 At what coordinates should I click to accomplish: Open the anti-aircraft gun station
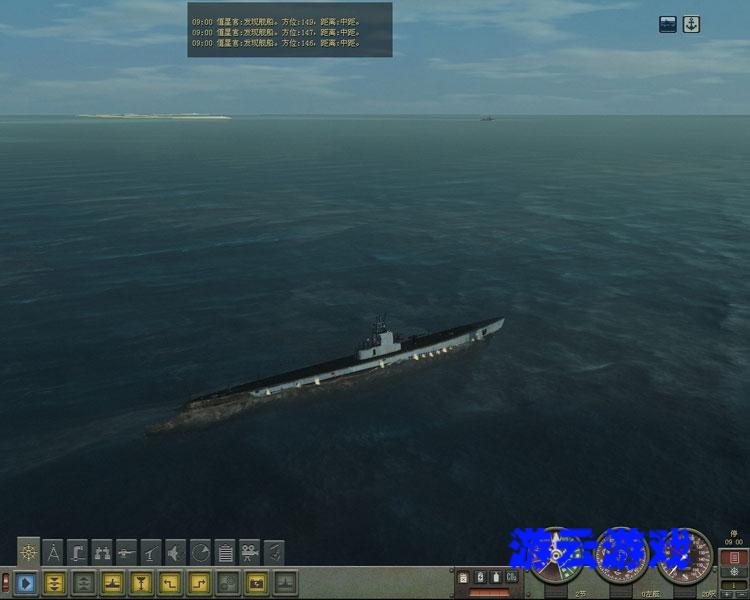tap(151, 551)
